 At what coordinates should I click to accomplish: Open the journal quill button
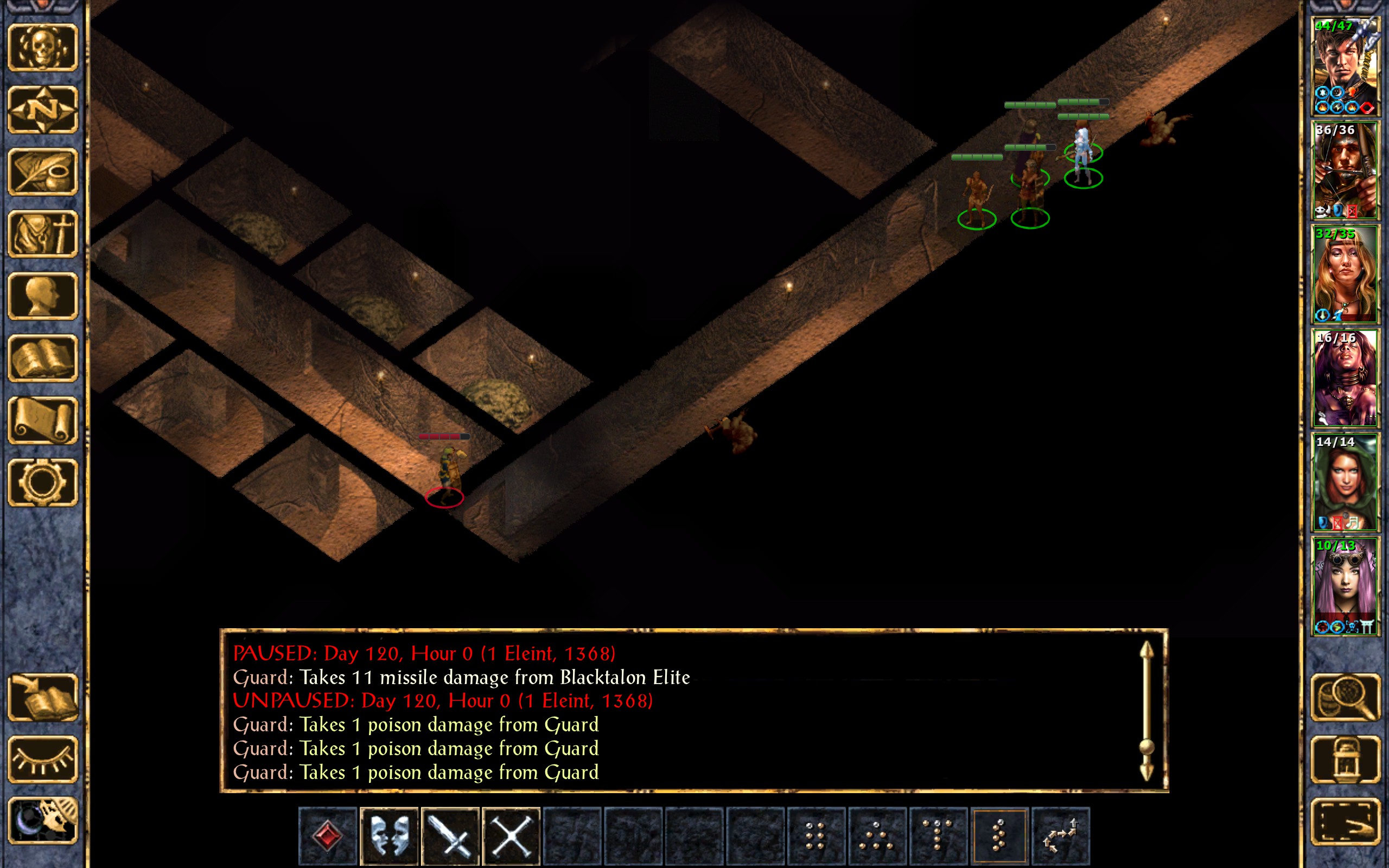click(x=43, y=171)
